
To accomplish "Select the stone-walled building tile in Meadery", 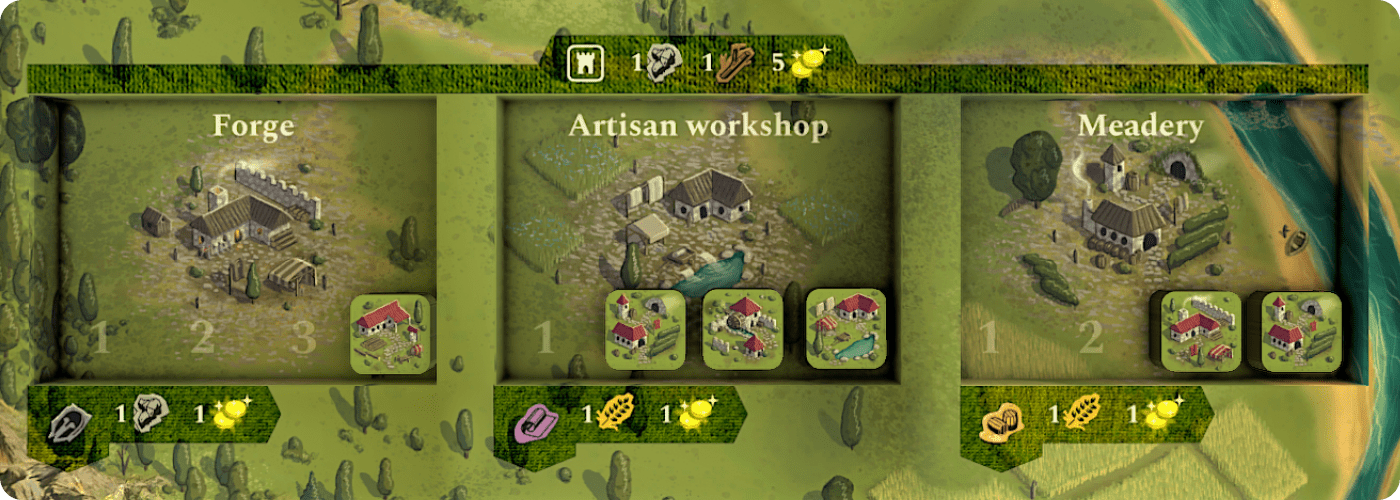I will click(x=1200, y=331).
